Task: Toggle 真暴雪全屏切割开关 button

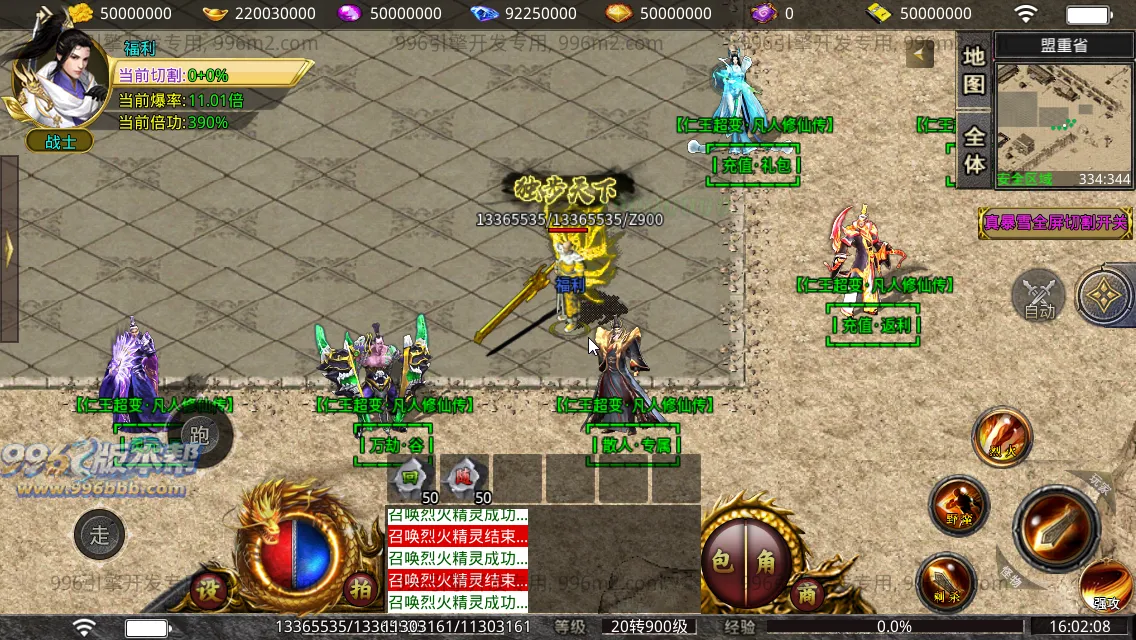Action: click(x=1054, y=223)
